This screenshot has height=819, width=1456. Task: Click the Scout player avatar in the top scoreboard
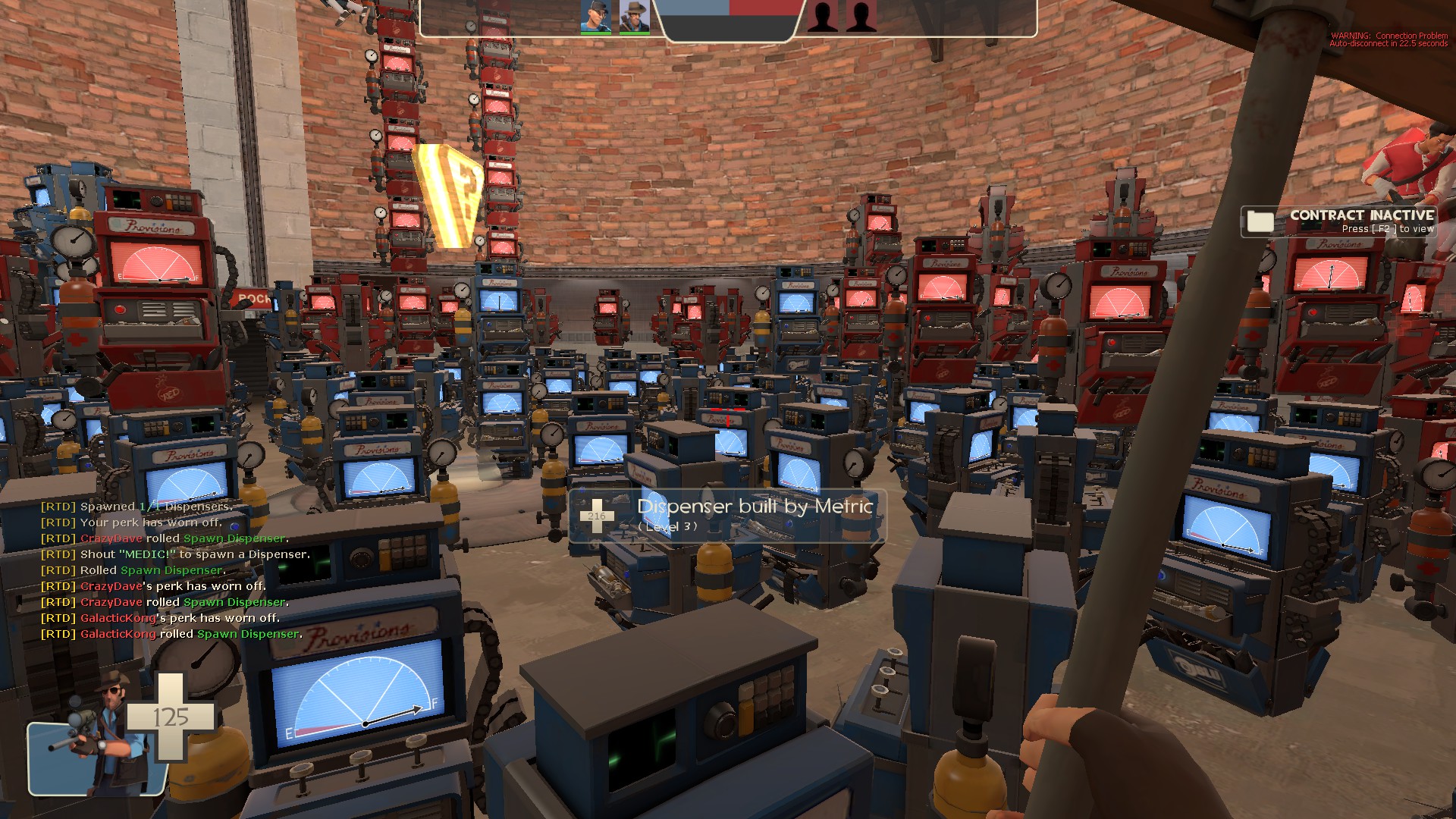click(x=596, y=17)
